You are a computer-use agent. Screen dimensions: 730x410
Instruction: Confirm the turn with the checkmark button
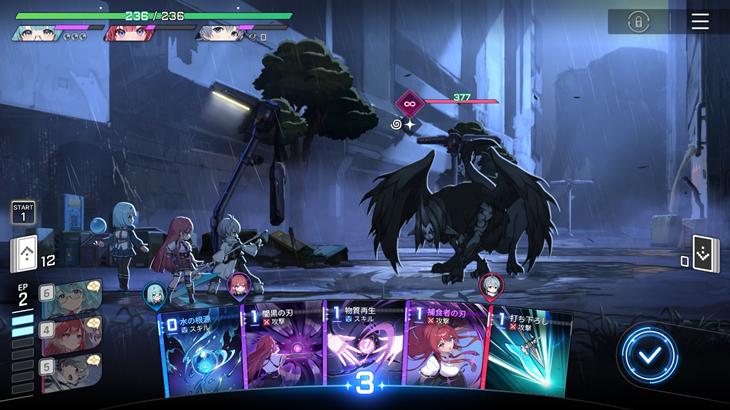(x=647, y=354)
